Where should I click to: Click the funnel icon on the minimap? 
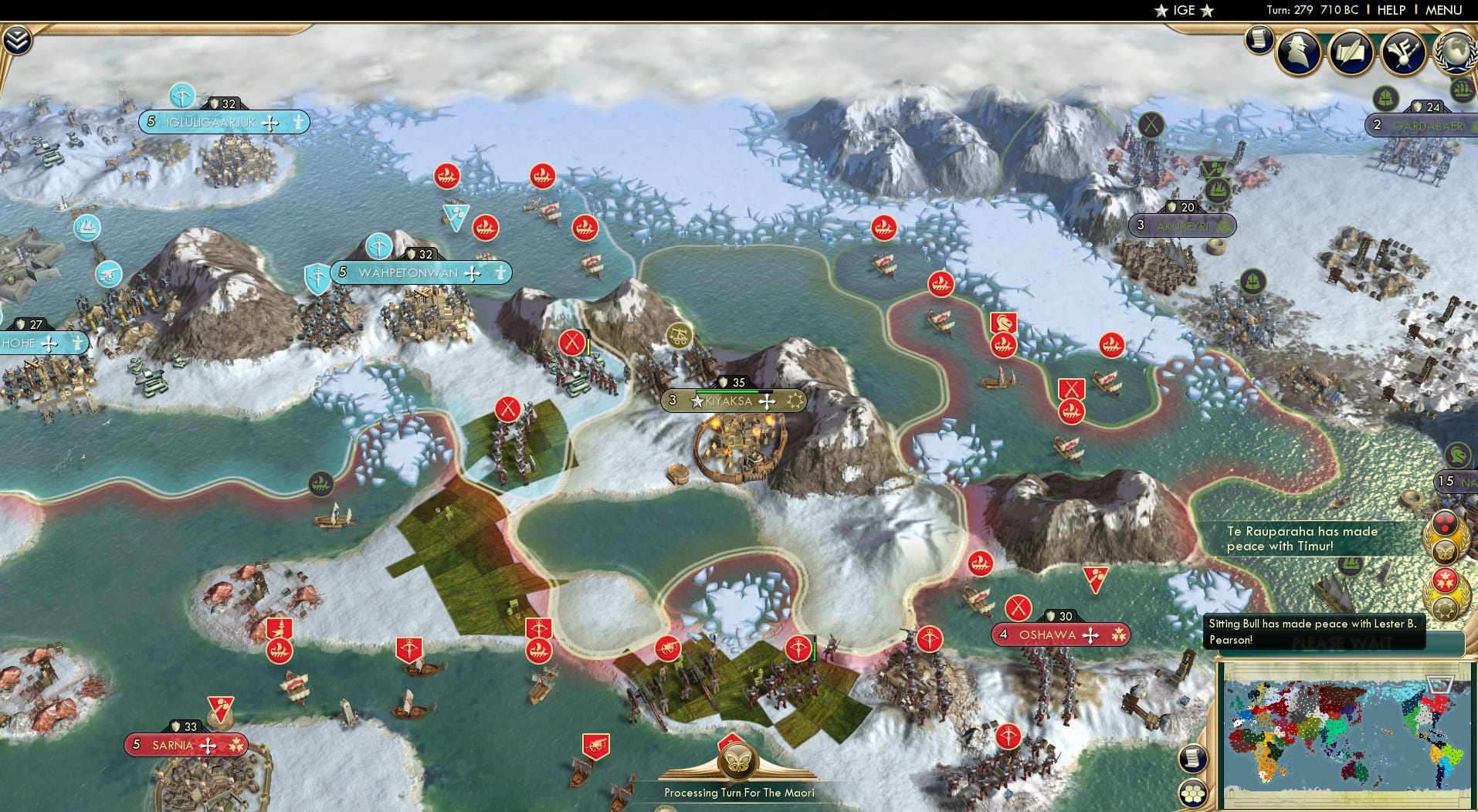1439,683
